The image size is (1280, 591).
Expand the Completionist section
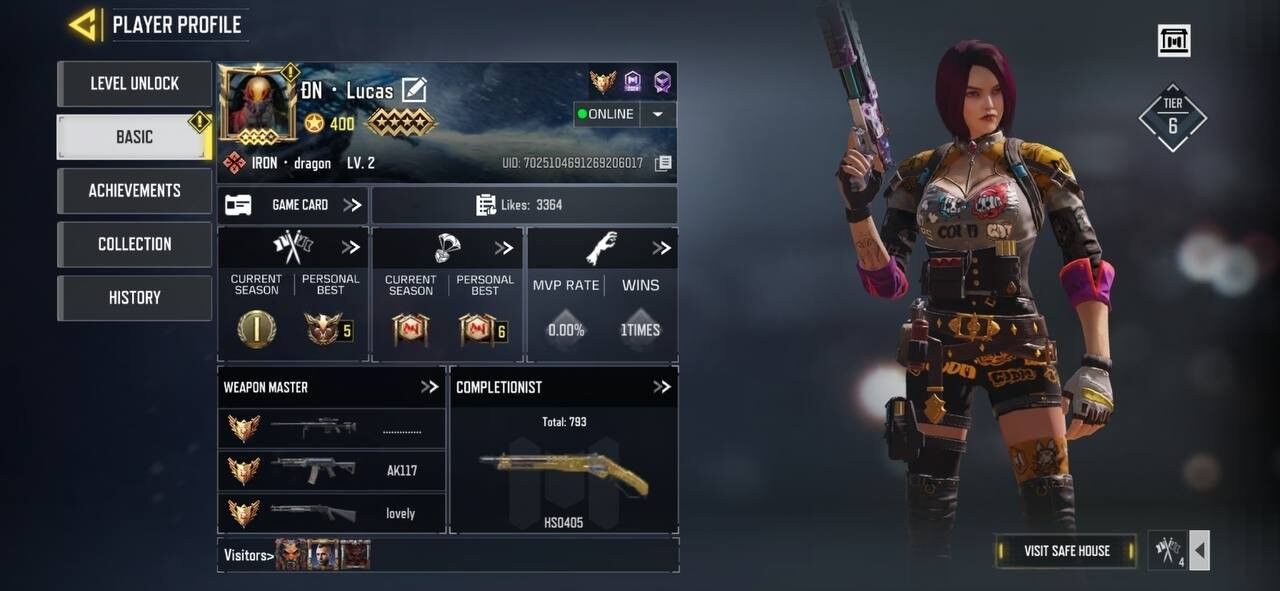(x=661, y=387)
